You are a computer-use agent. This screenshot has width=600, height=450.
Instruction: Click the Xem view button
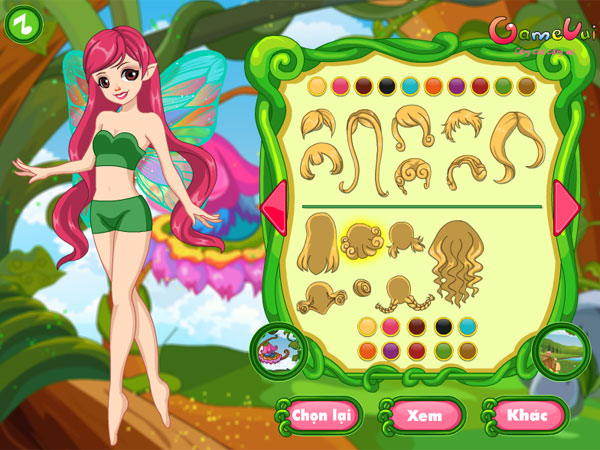pyautogui.click(x=424, y=415)
